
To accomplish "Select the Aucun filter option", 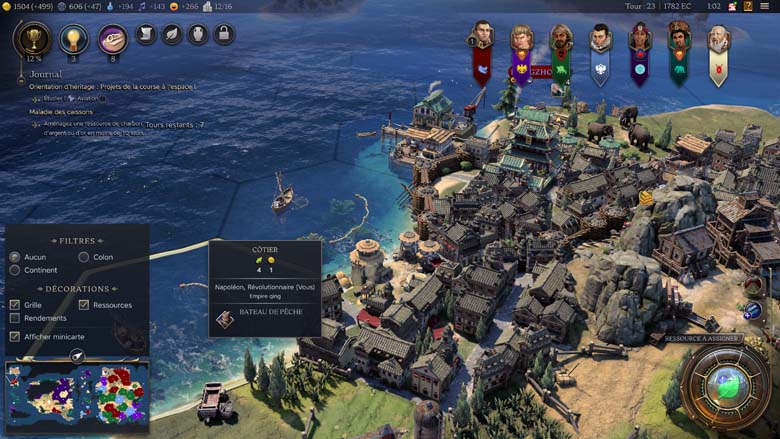I will click(x=15, y=257).
